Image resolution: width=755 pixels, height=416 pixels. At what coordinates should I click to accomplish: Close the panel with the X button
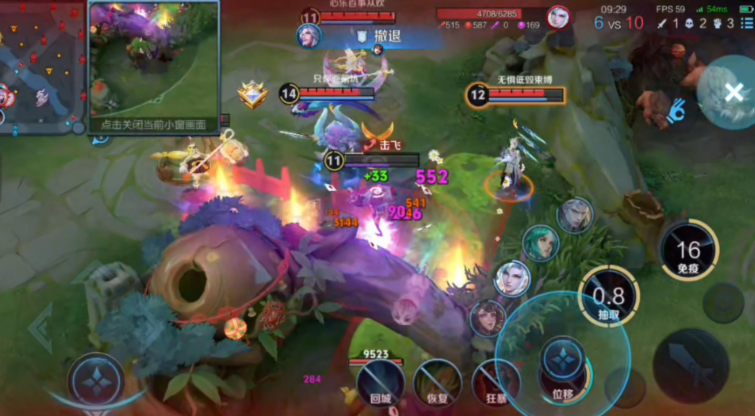[733, 93]
